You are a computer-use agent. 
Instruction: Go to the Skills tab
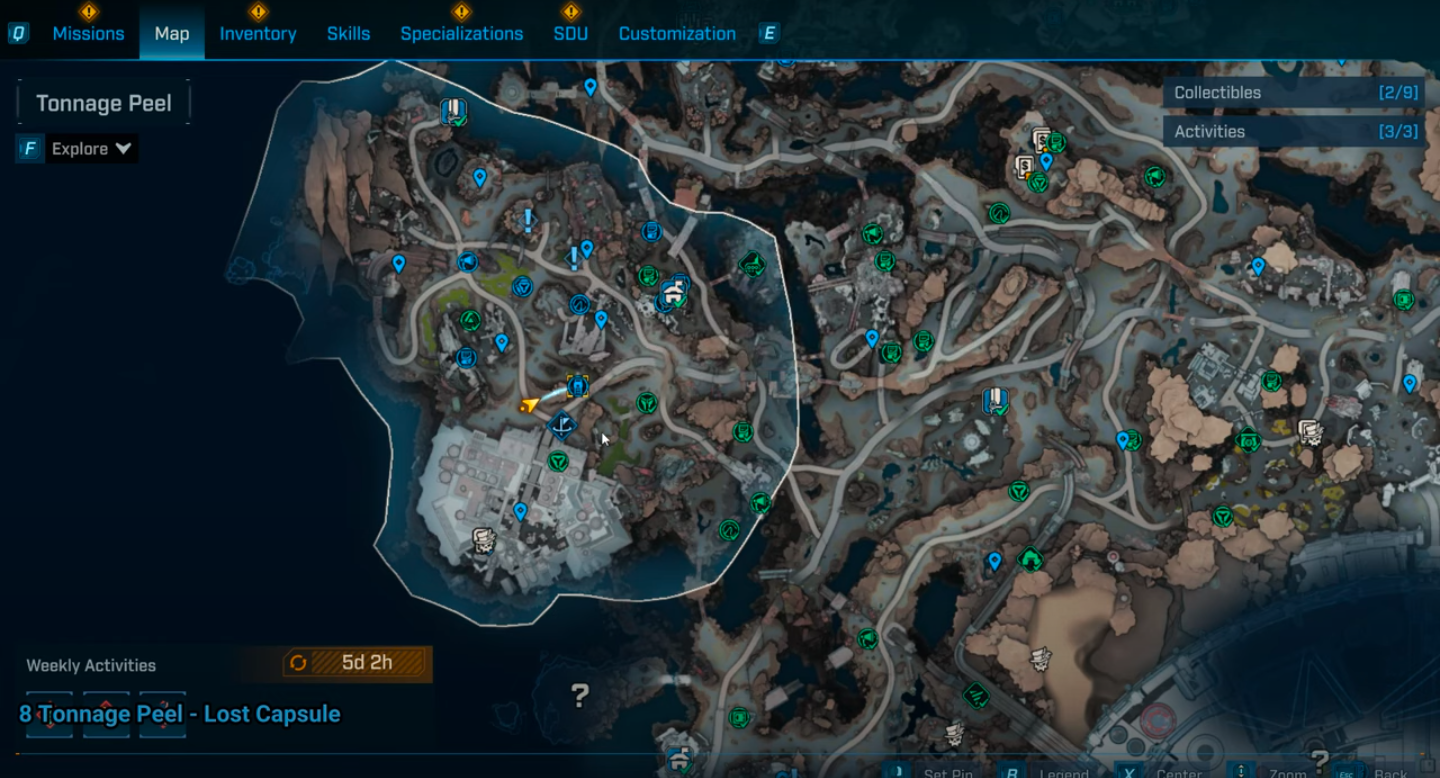348,34
